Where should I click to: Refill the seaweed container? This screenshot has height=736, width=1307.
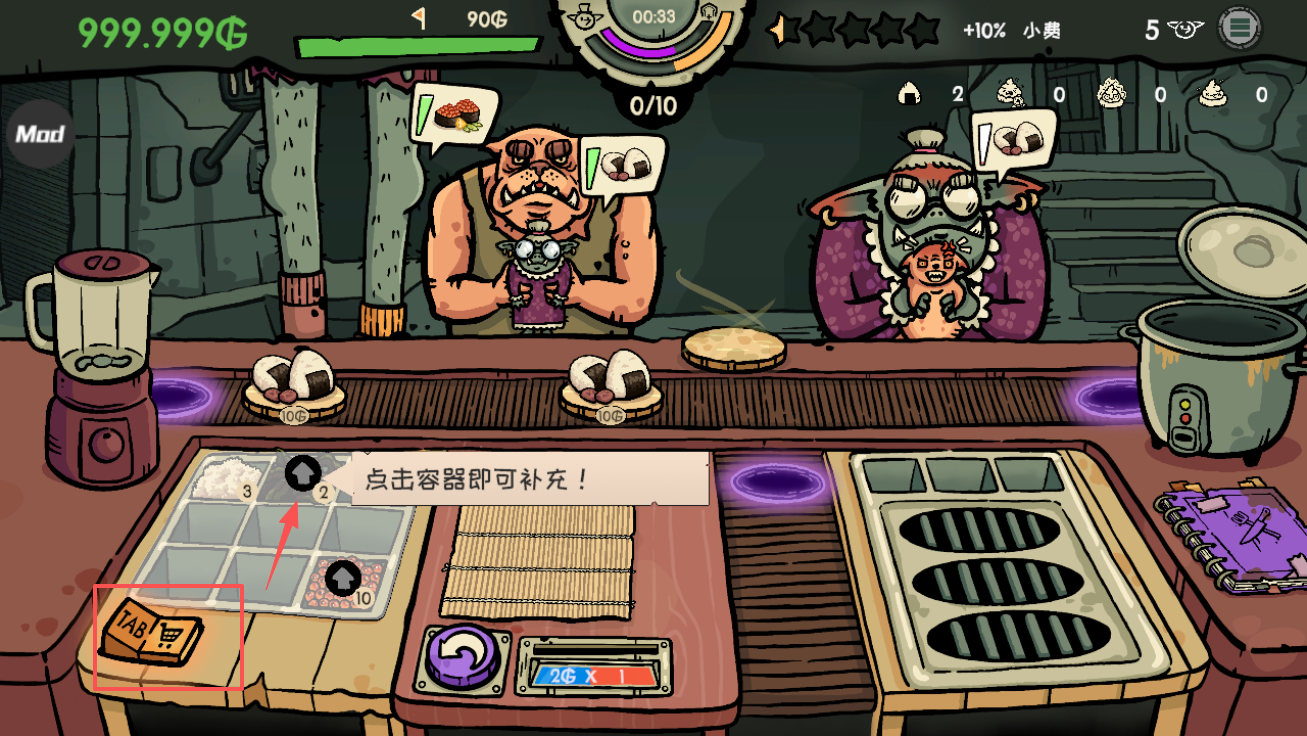click(303, 474)
